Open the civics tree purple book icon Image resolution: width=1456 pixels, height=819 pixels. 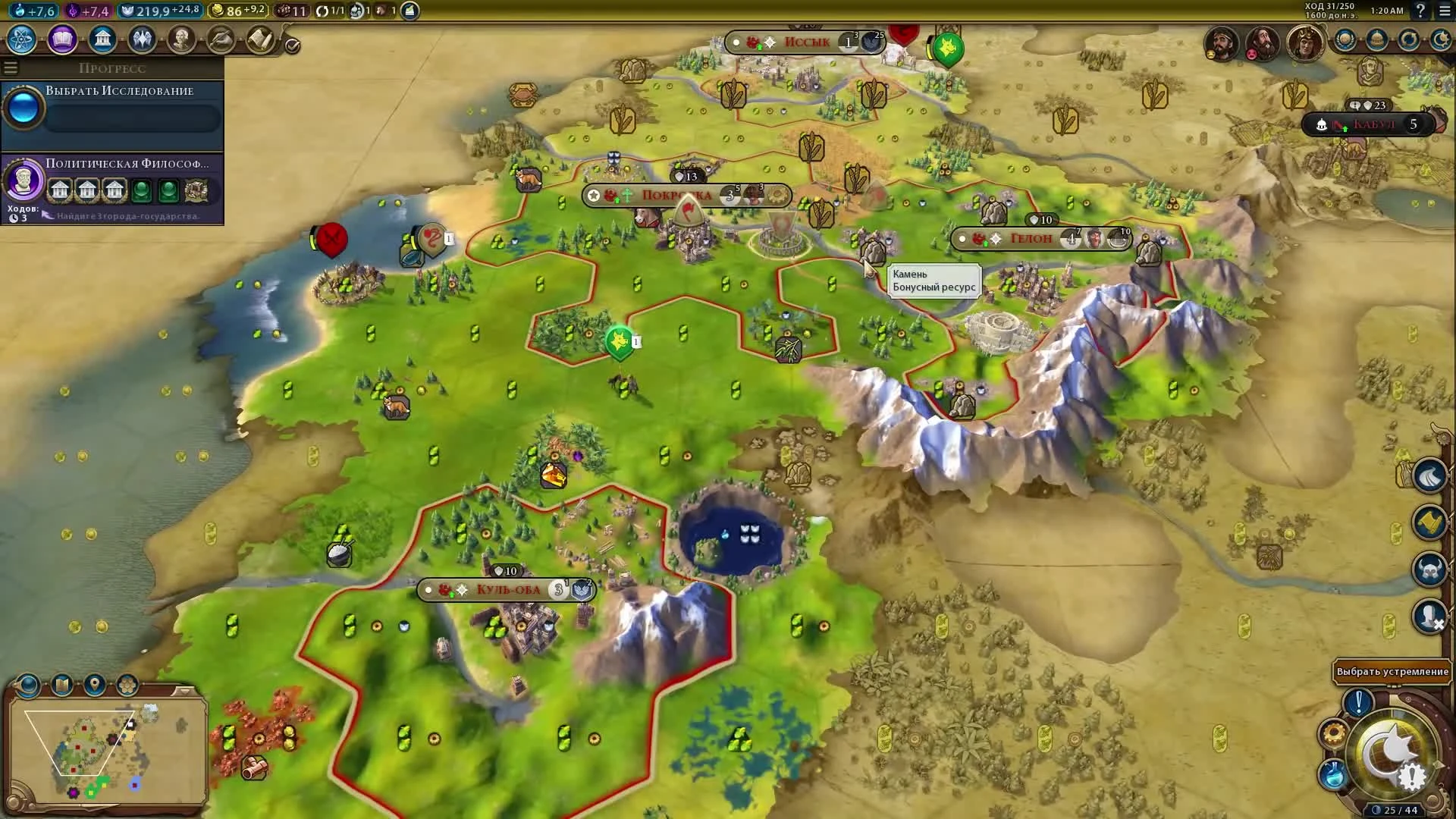pos(61,40)
